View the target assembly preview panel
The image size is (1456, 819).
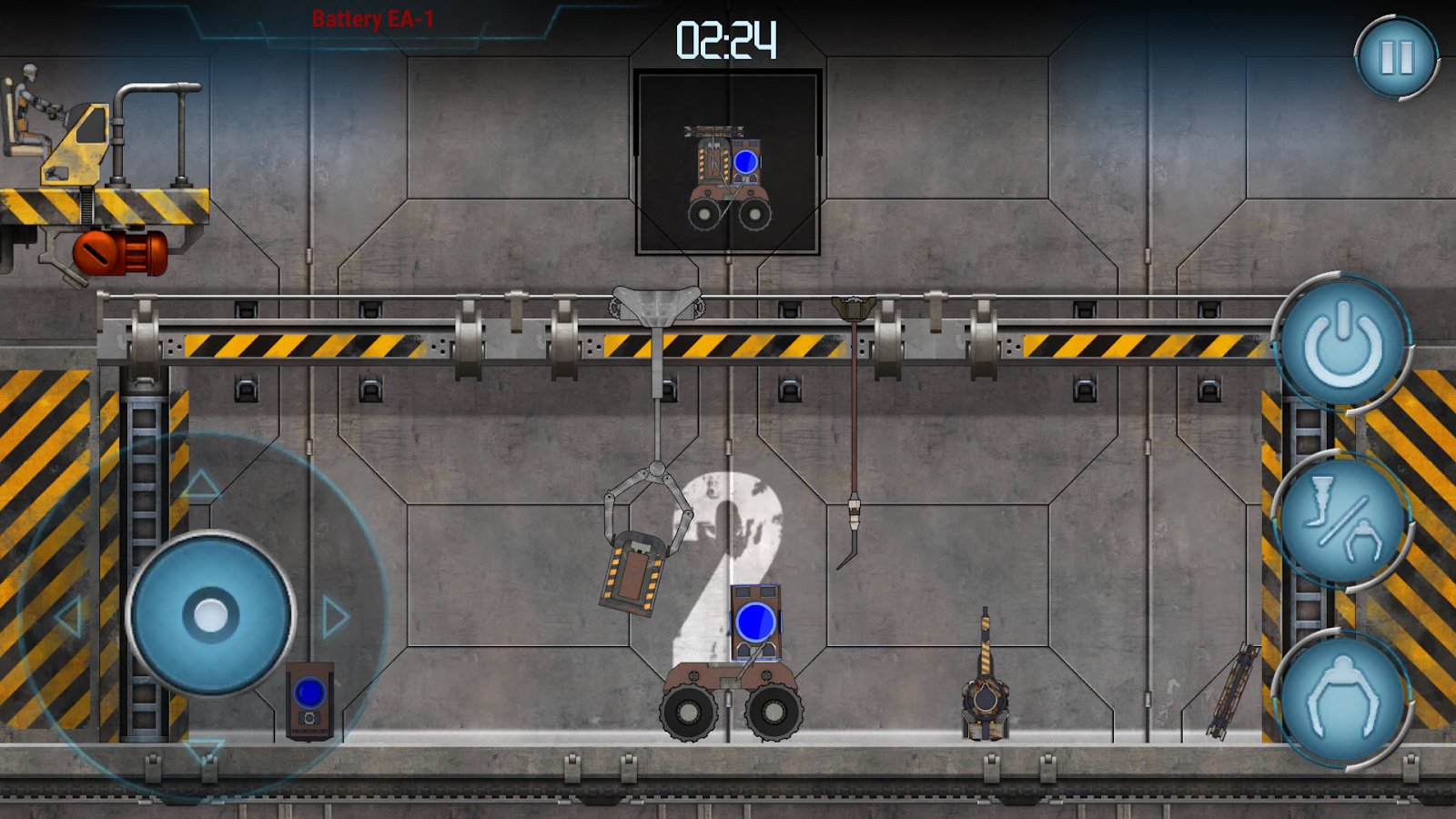coord(728,162)
